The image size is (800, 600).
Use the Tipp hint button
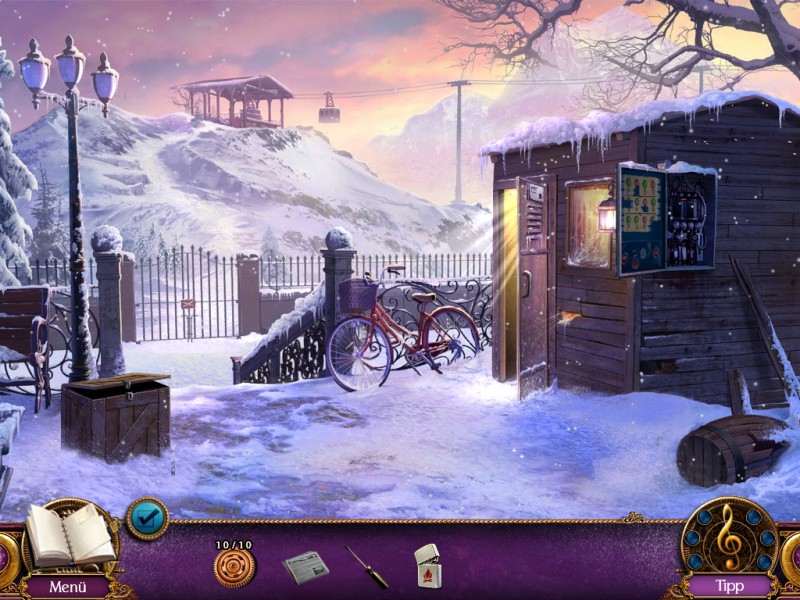(730, 586)
